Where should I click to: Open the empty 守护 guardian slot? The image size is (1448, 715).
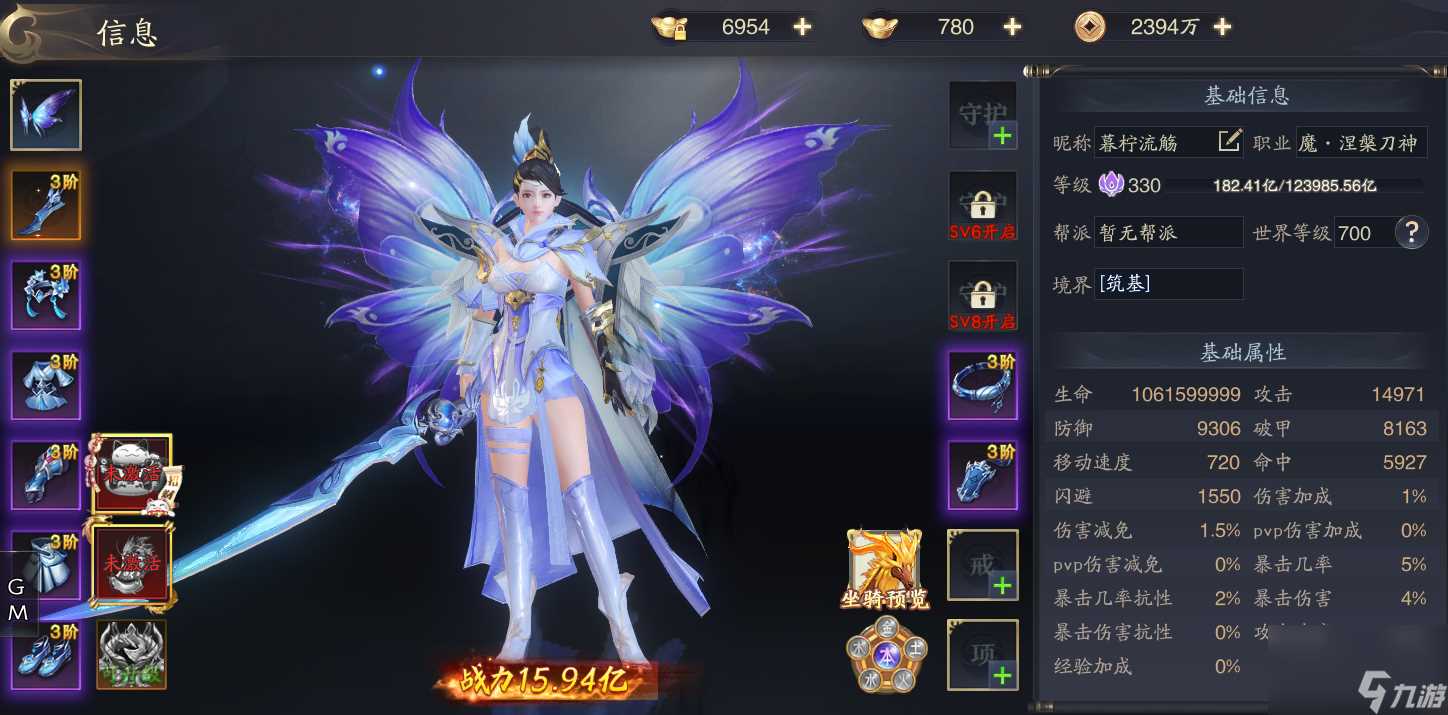[x=982, y=116]
